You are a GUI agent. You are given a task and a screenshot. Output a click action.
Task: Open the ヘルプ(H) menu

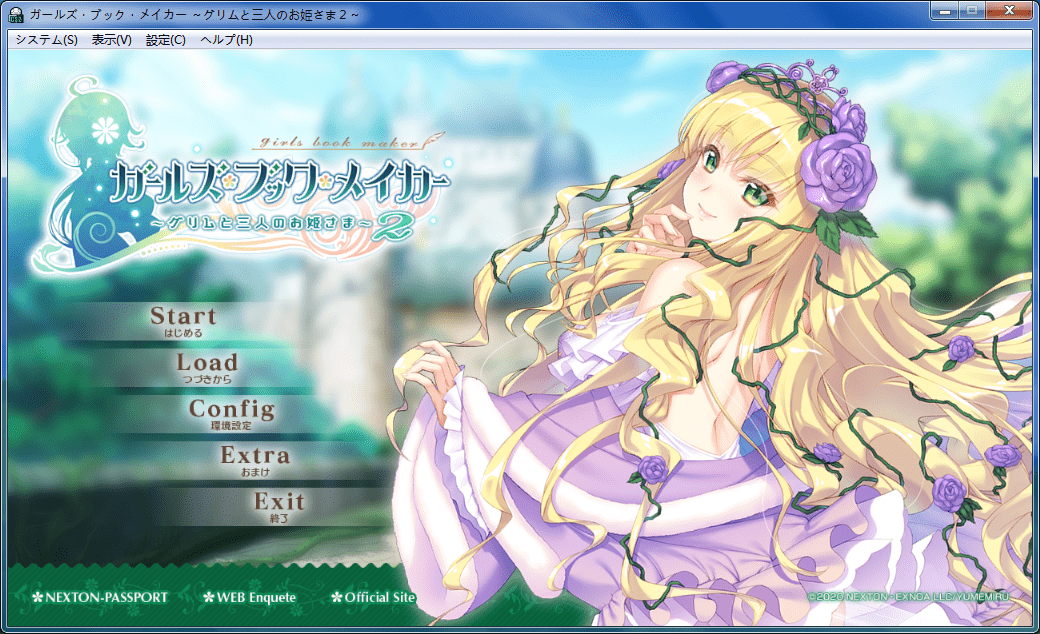[x=226, y=40]
